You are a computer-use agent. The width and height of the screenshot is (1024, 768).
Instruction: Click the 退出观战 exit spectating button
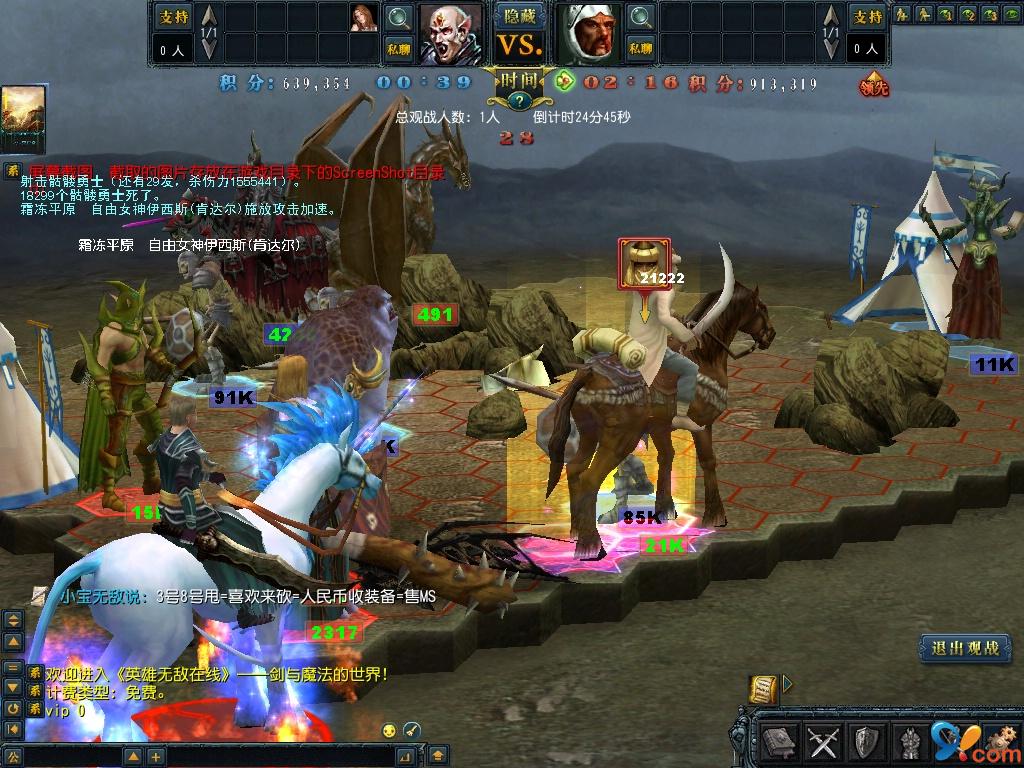click(x=965, y=648)
